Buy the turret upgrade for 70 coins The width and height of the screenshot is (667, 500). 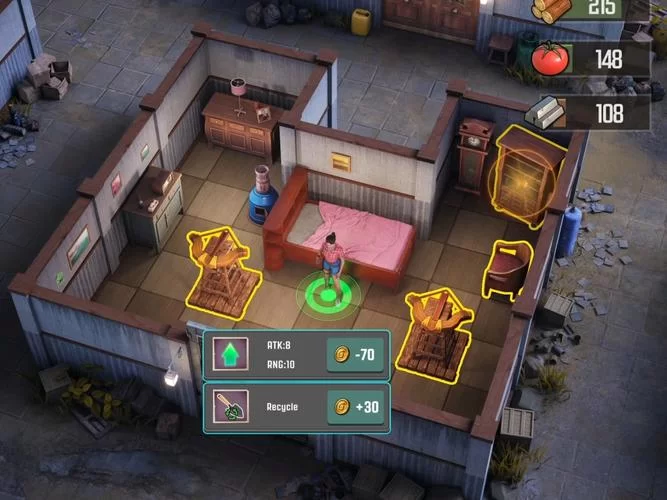click(355, 353)
